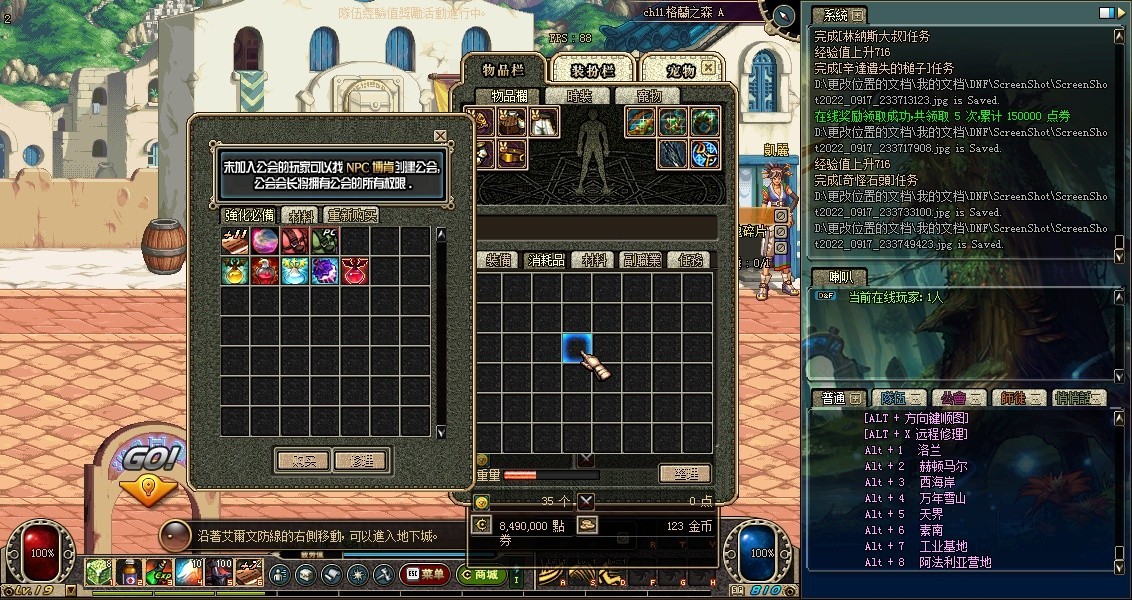
Task: Close the guild shop window
Action: 440,136
